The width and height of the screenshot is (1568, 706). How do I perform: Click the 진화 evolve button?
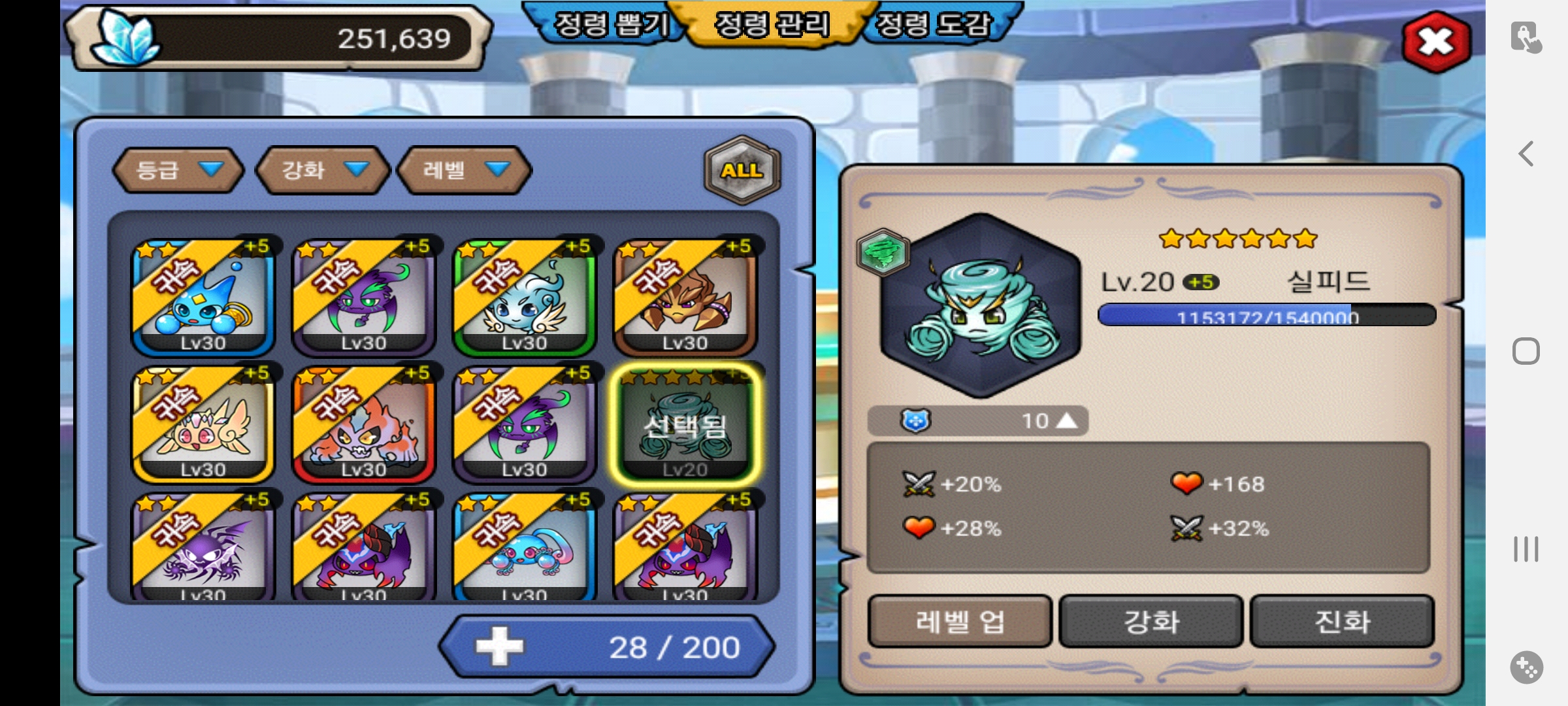click(x=1342, y=622)
